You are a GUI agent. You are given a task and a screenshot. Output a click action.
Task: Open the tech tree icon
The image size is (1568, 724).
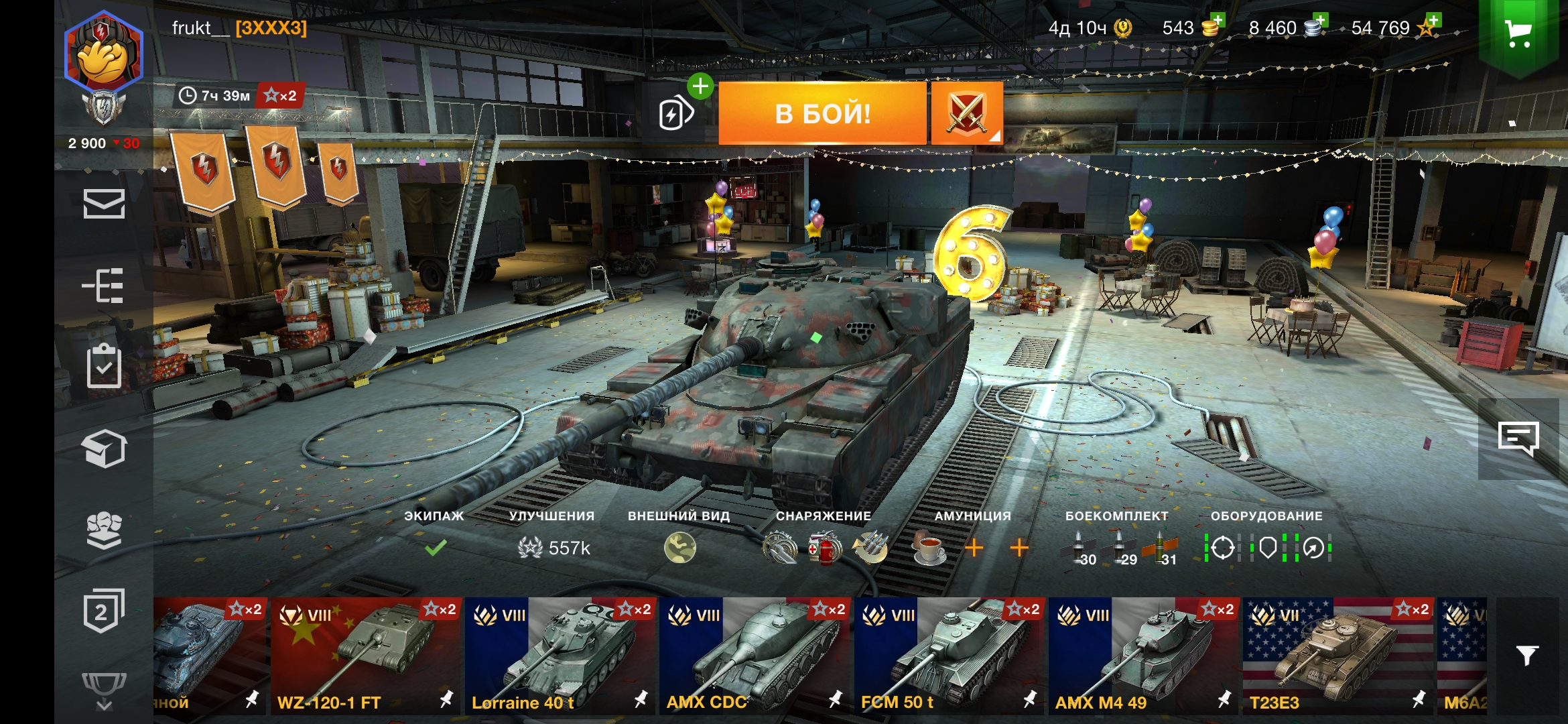click(x=104, y=286)
